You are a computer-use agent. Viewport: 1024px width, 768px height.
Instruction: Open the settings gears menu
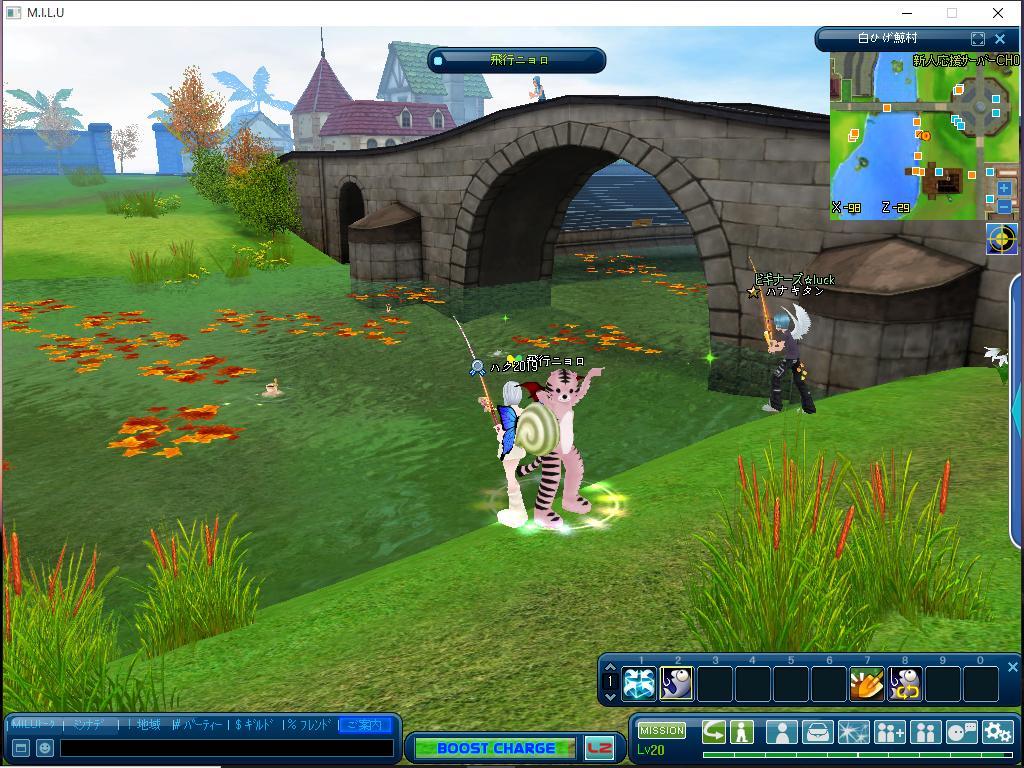tap(997, 732)
